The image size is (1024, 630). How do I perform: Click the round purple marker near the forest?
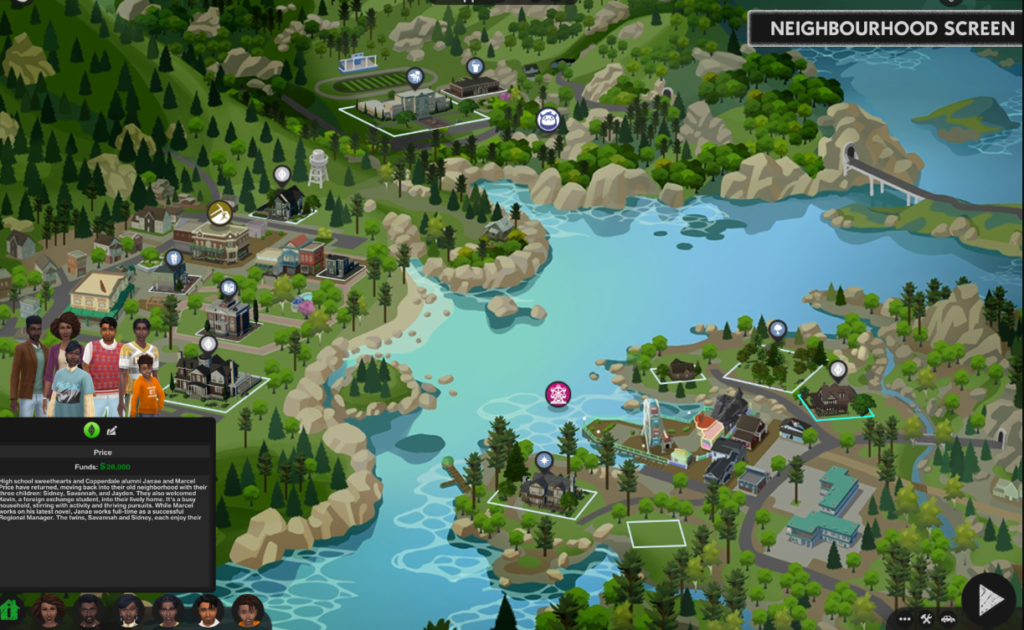pos(548,120)
